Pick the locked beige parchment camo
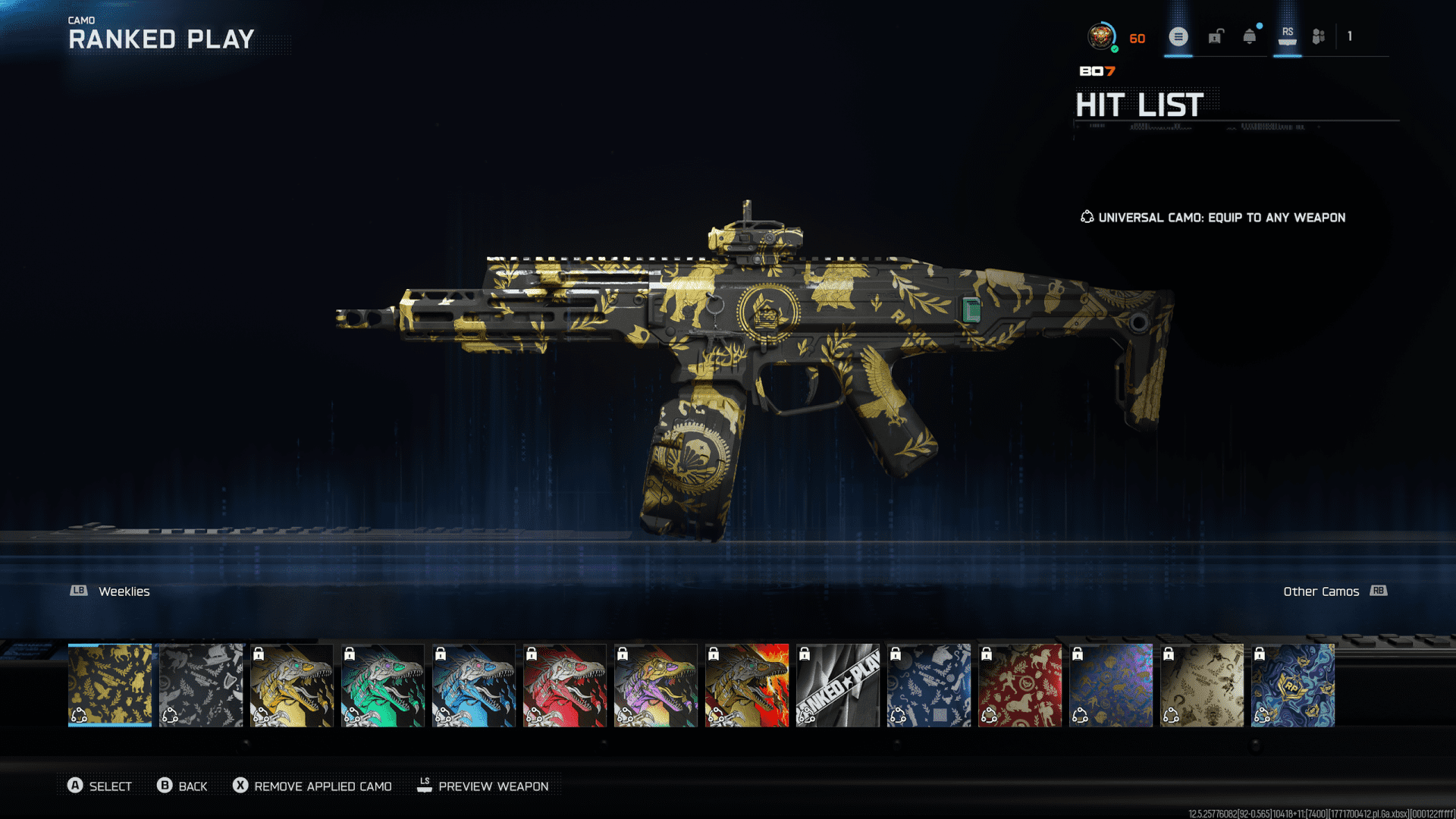The width and height of the screenshot is (1456, 819). coord(1202,685)
